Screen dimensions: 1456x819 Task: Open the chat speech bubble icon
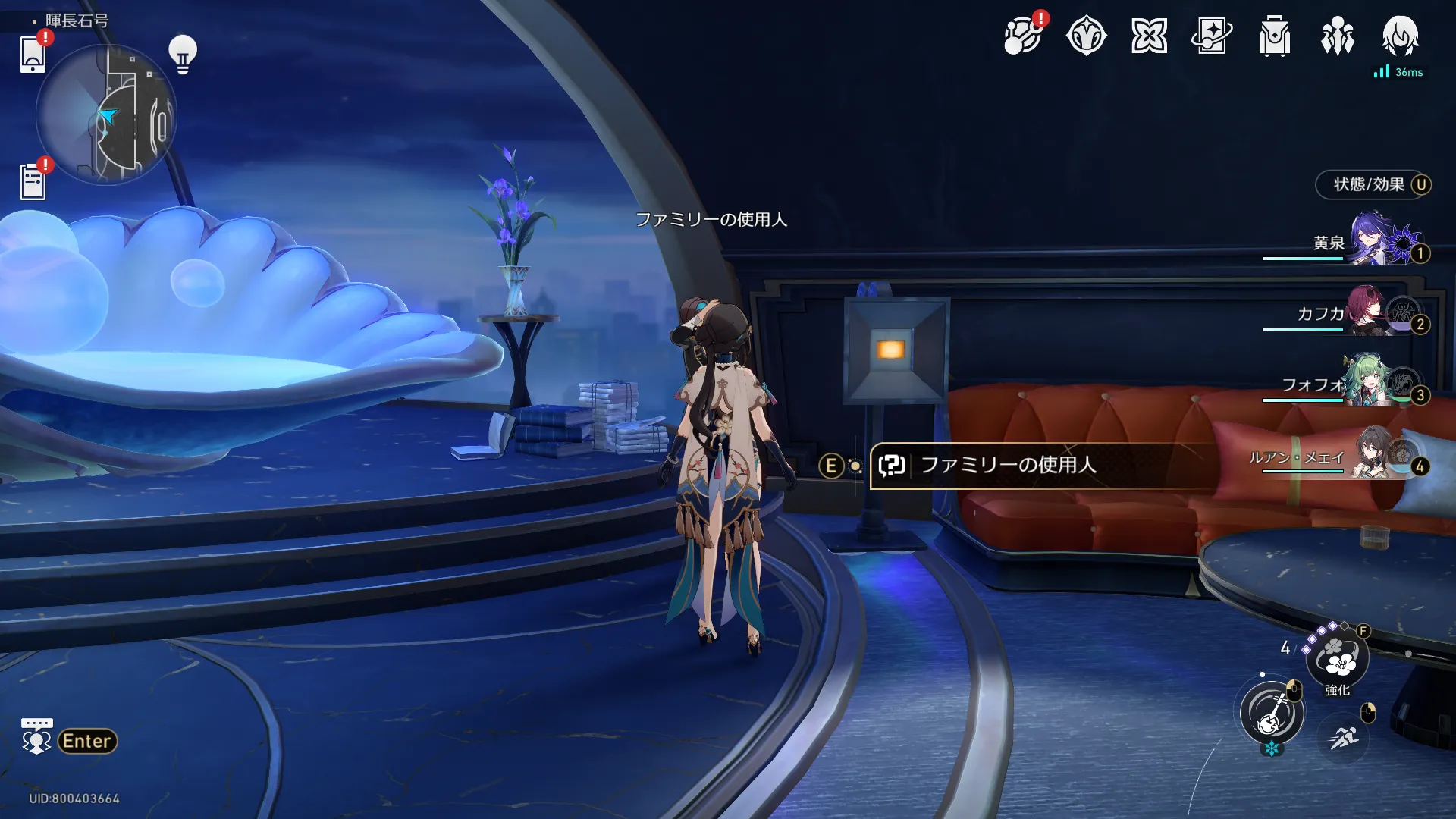(x=36, y=736)
